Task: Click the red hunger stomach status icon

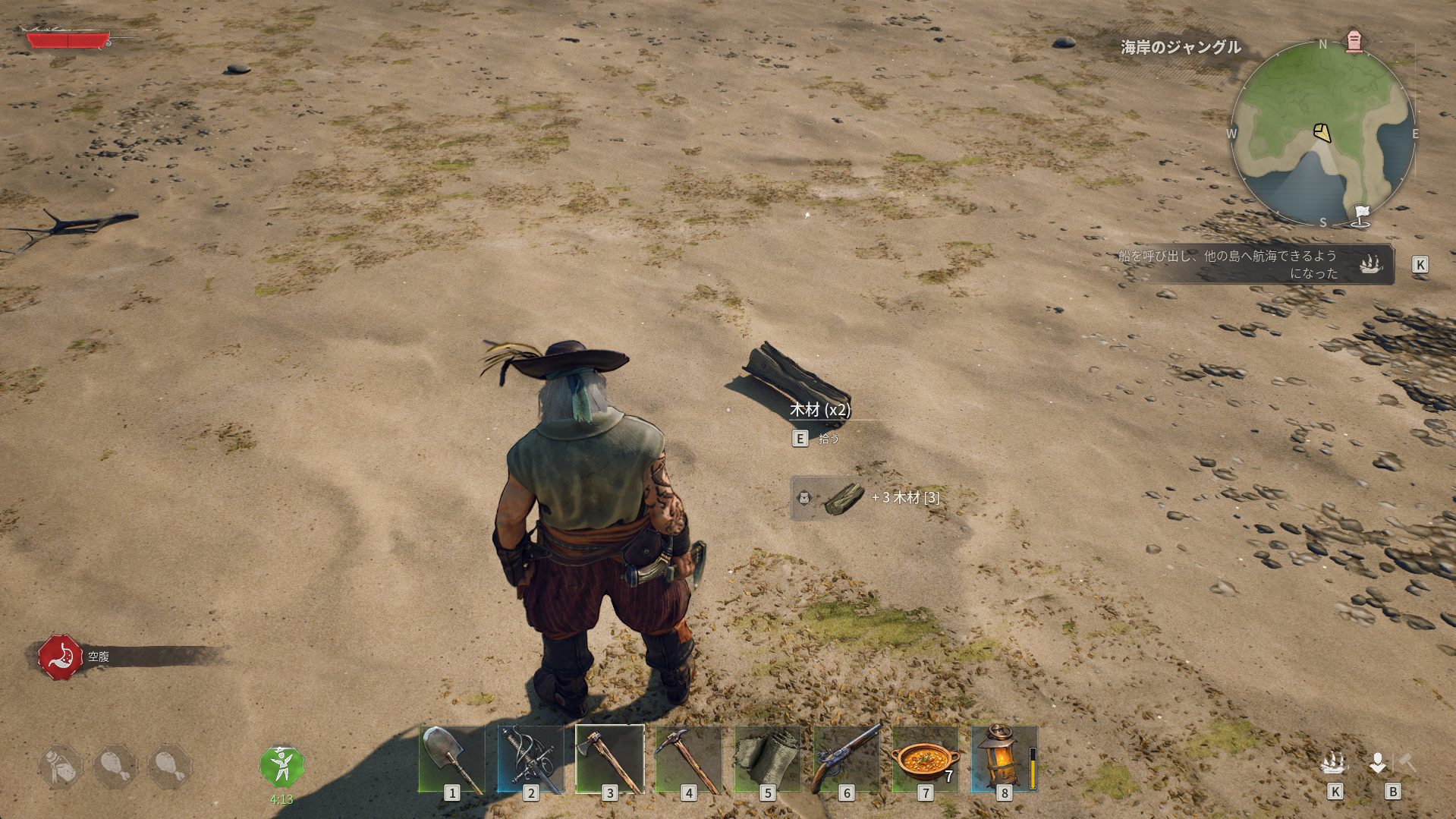Action: [x=61, y=657]
